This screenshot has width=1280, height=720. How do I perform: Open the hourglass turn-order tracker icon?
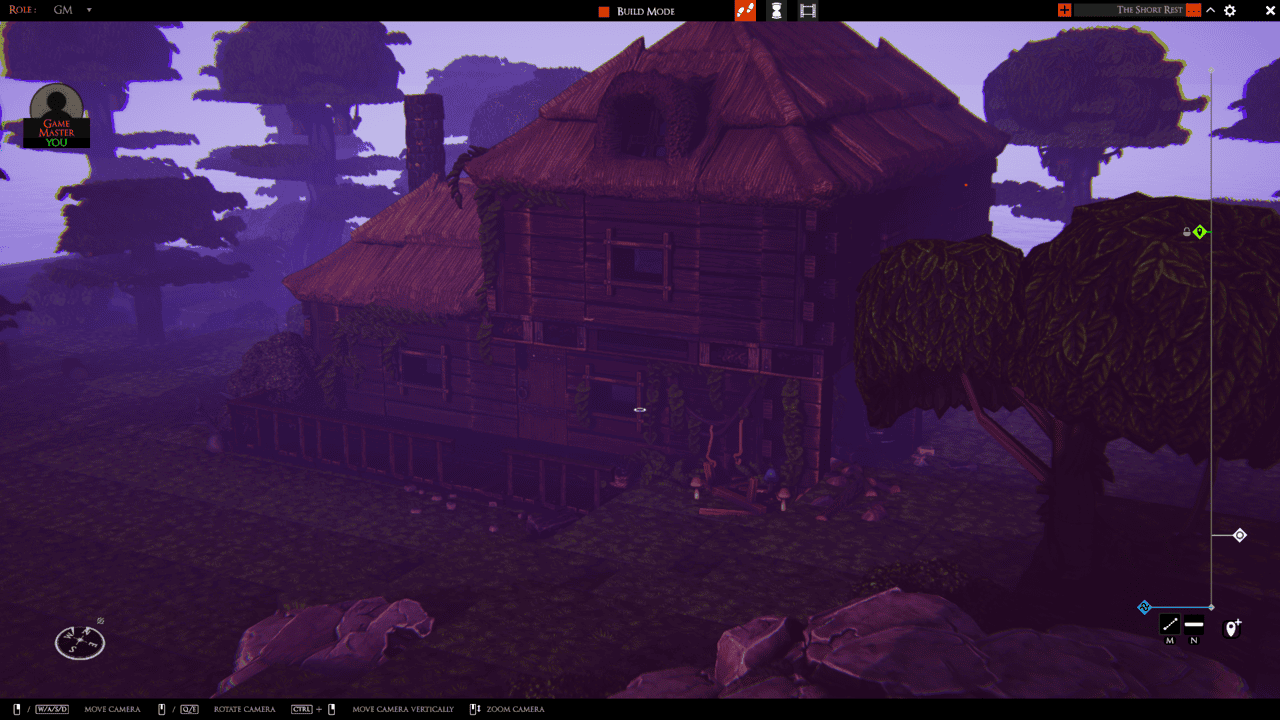tap(776, 10)
